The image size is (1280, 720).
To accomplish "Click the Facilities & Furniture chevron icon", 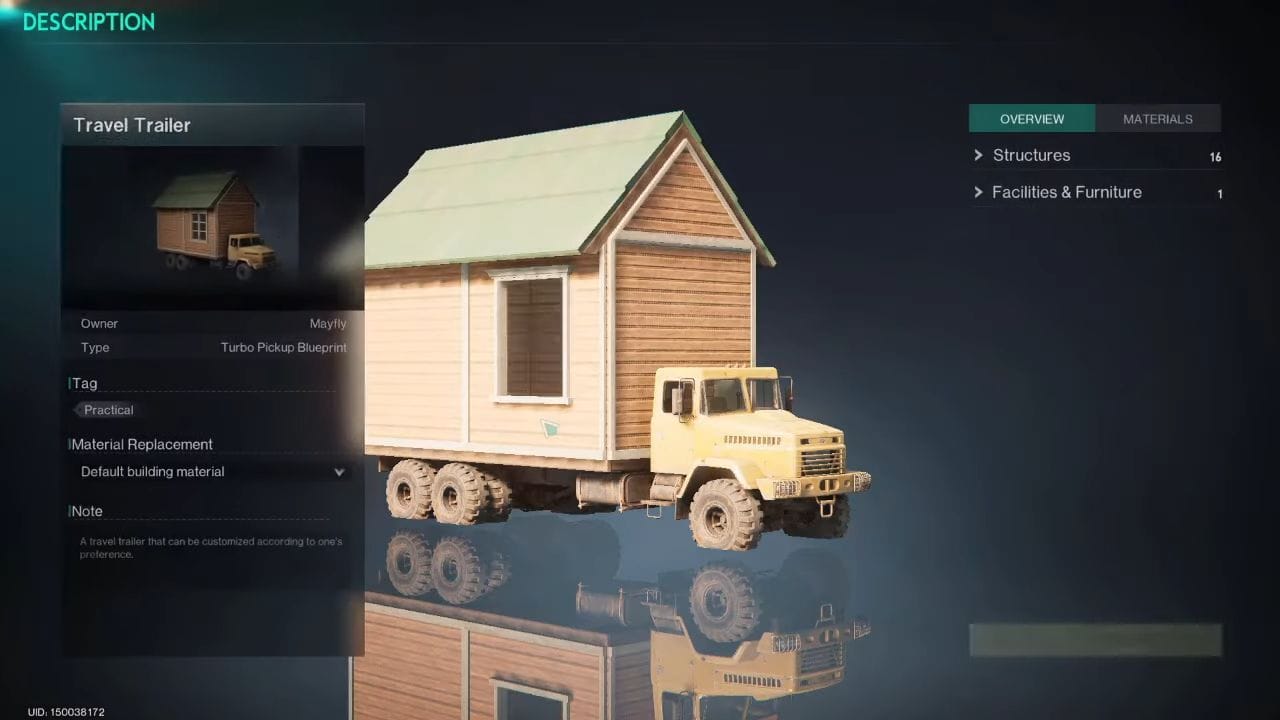I will 978,192.
